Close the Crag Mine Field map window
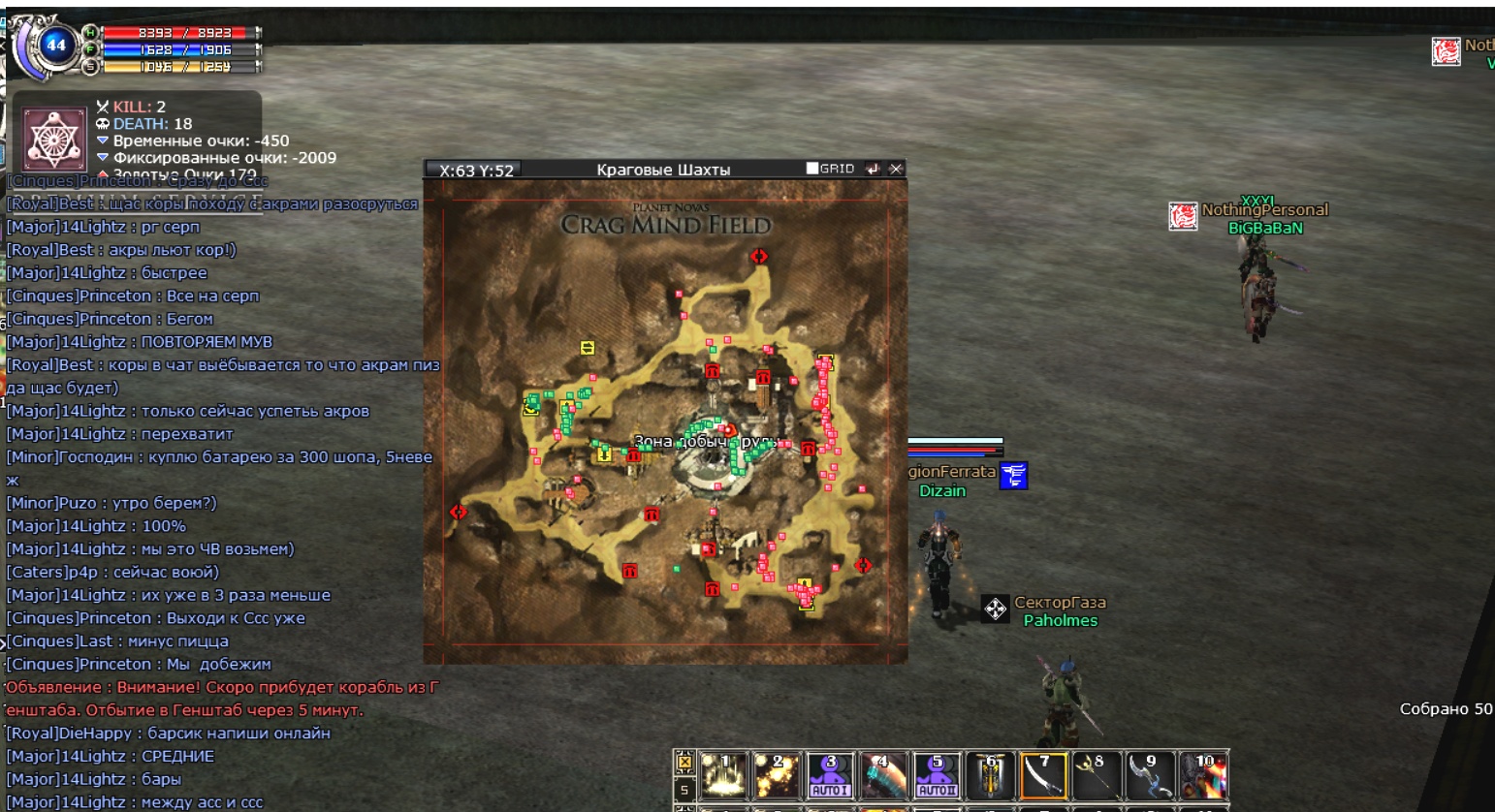 (896, 169)
